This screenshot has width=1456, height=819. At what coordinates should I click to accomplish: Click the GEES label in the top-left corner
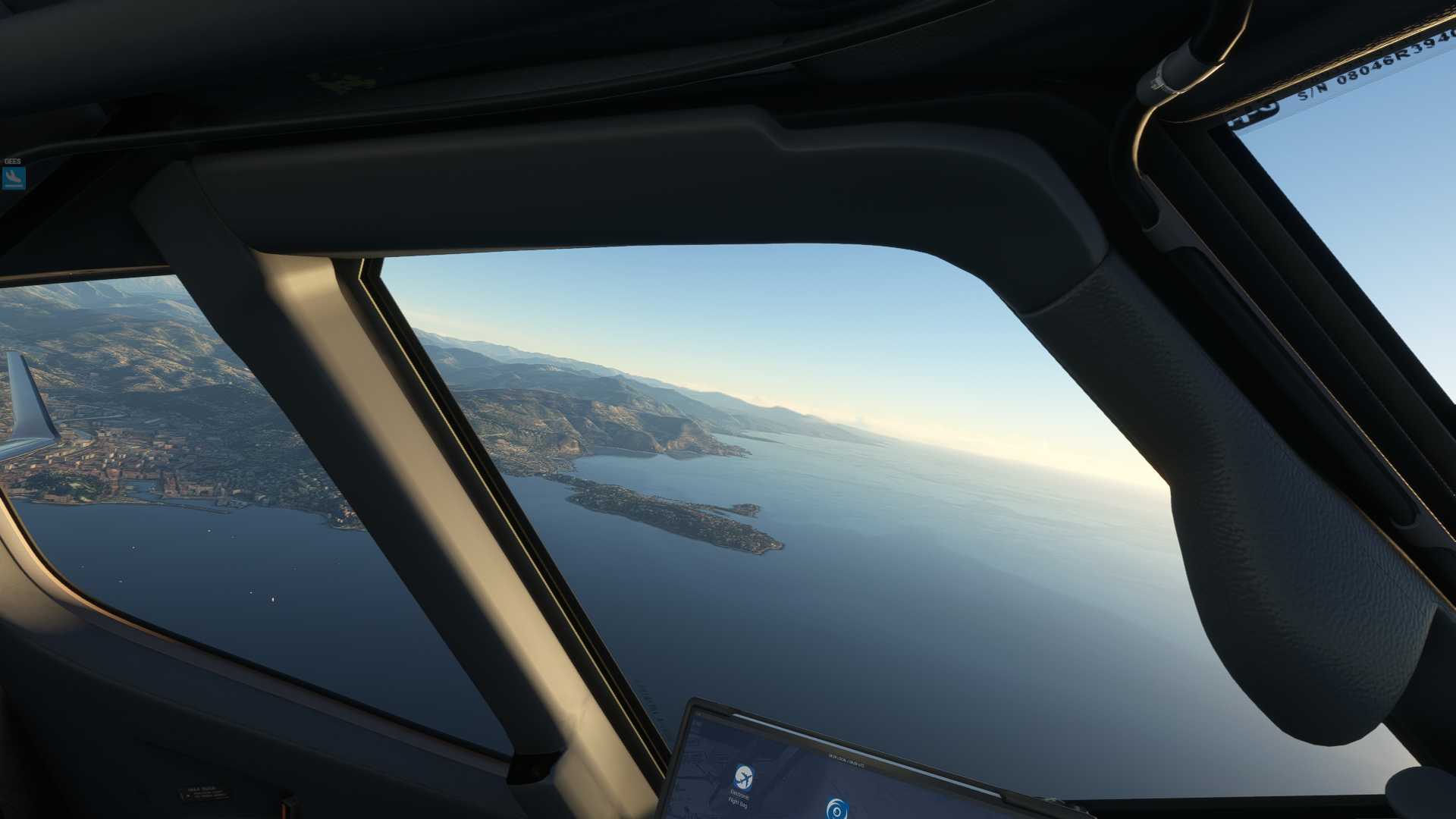click(13, 161)
